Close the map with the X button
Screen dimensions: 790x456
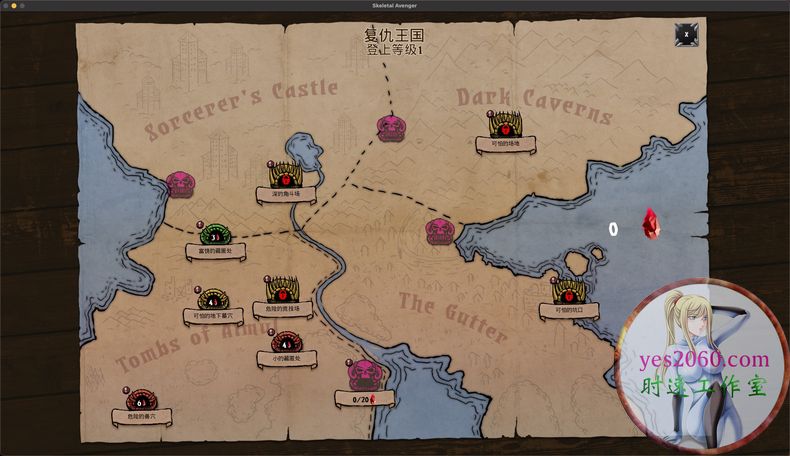coord(686,35)
